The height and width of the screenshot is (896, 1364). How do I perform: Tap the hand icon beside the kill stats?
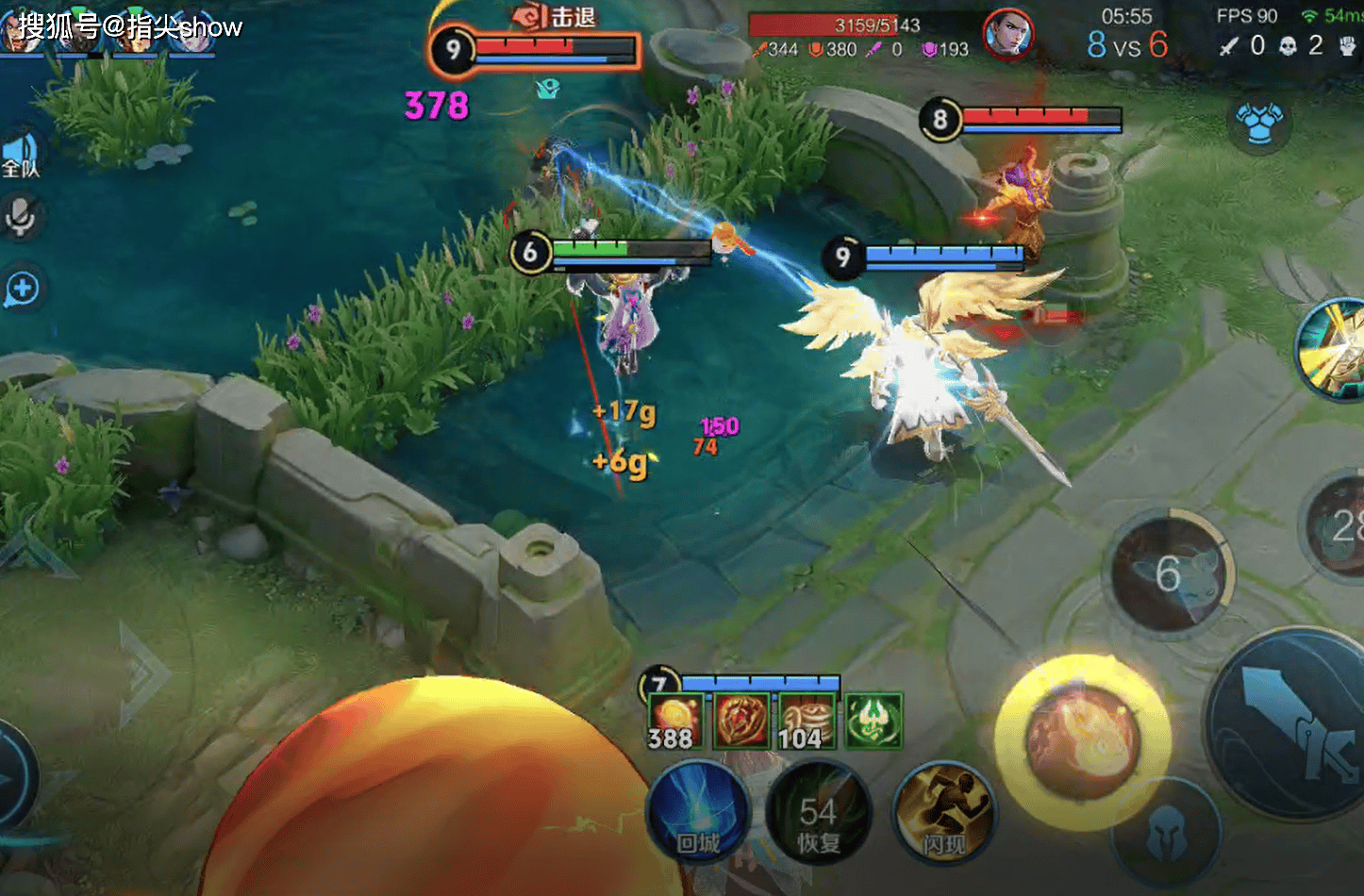coord(1348,45)
